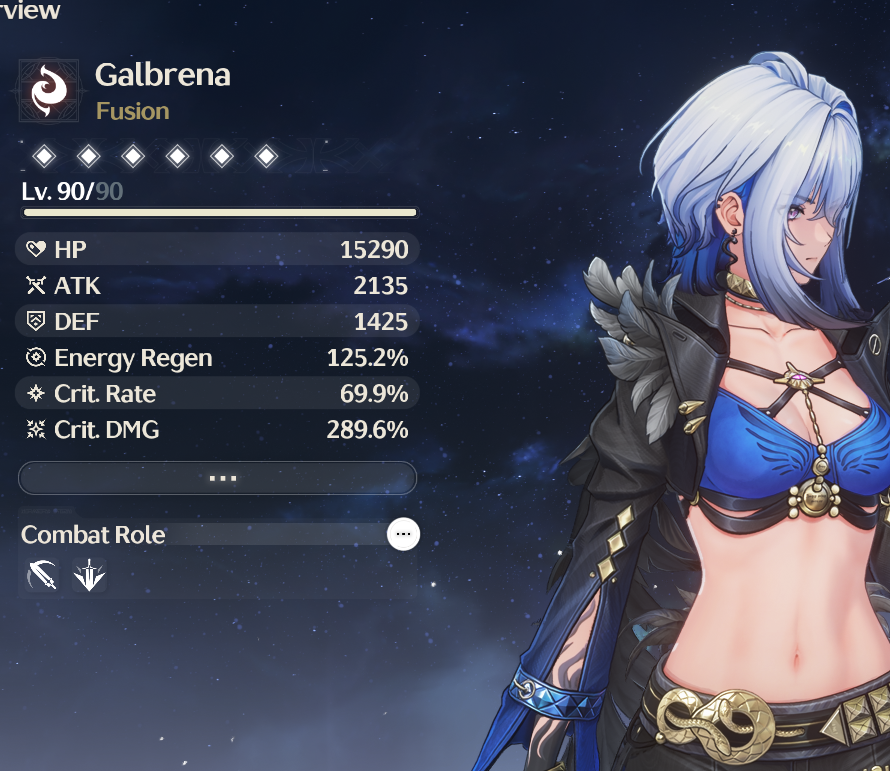This screenshot has height=771, width=890.
Task: Select the DEF stat row
Action: [217, 322]
